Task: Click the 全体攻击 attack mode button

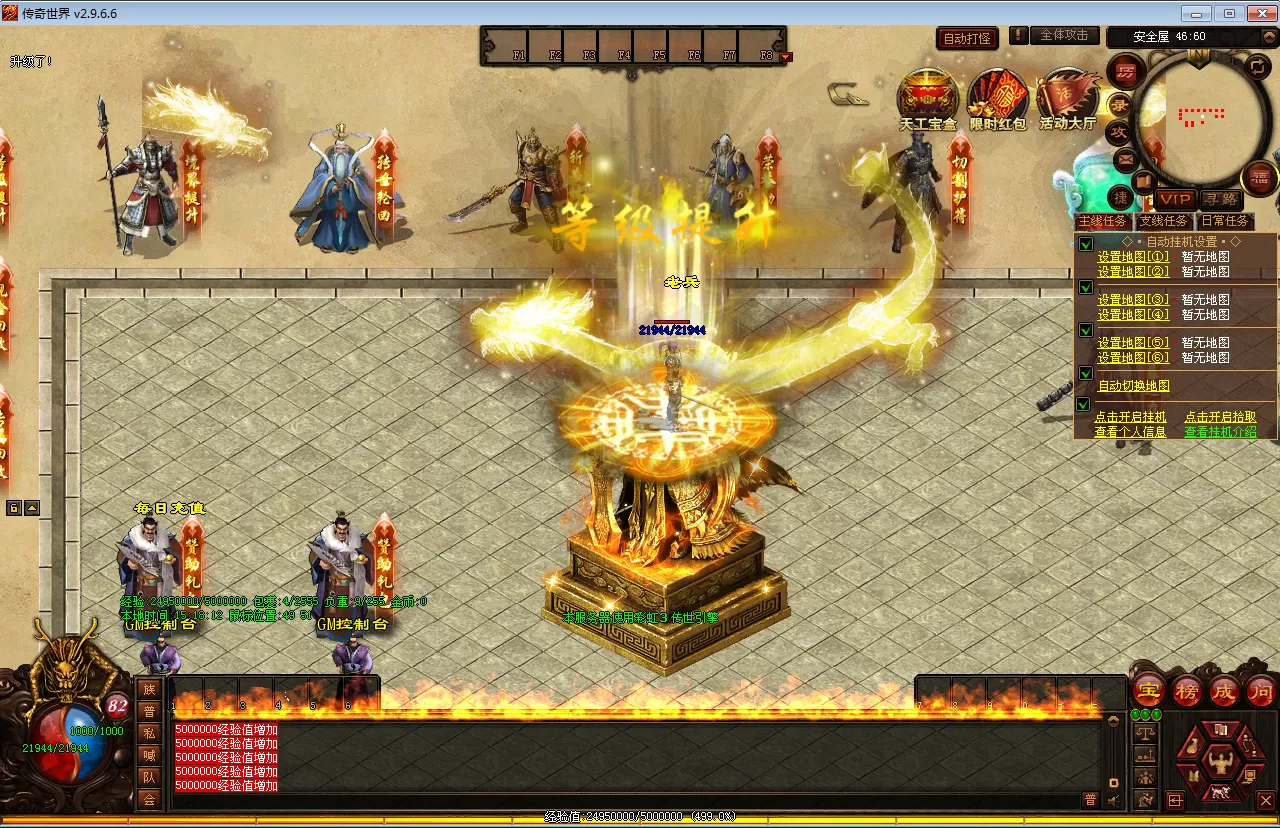Action: (1064, 35)
